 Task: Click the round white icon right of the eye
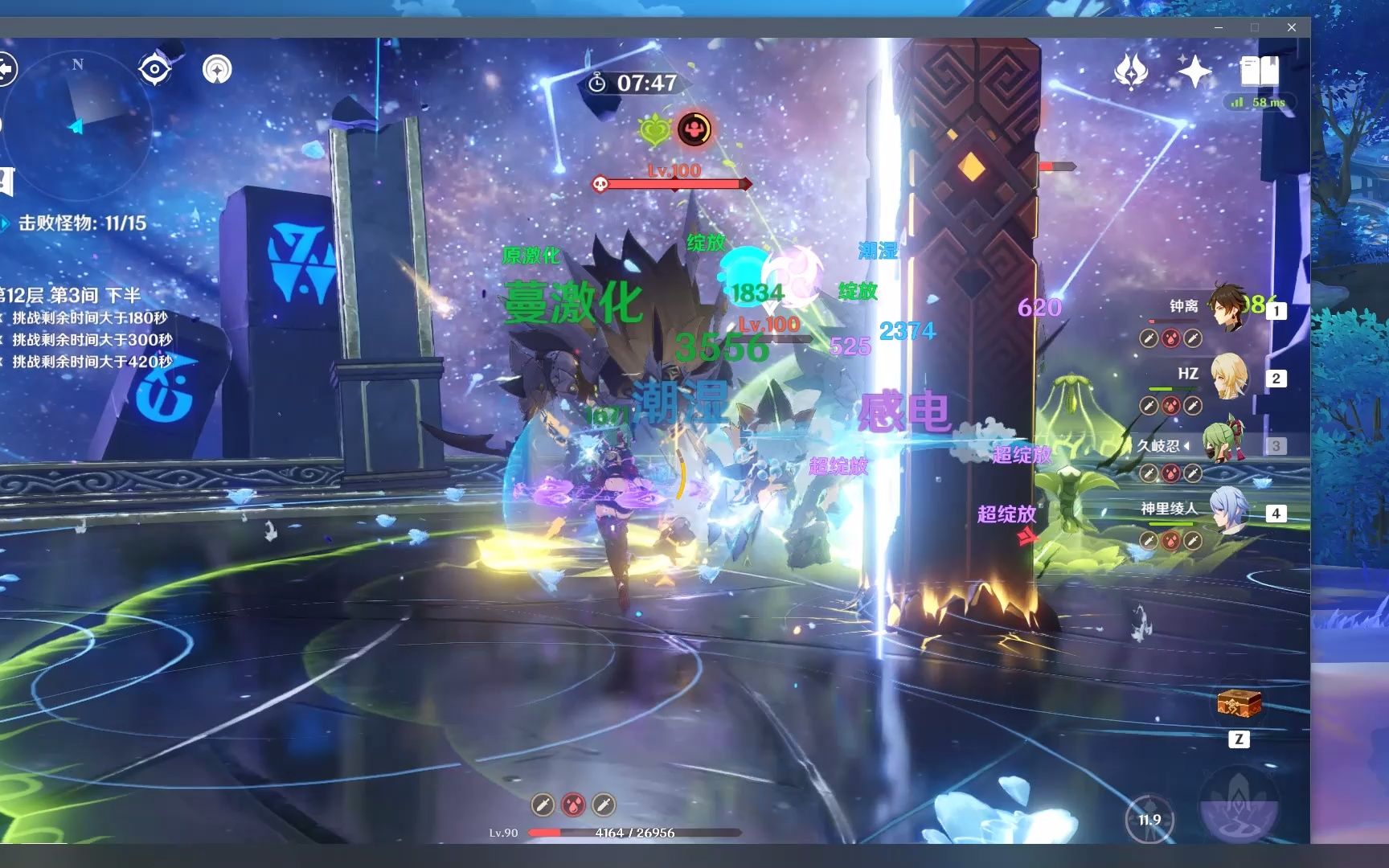pyautogui.click(x=217, y=70)
